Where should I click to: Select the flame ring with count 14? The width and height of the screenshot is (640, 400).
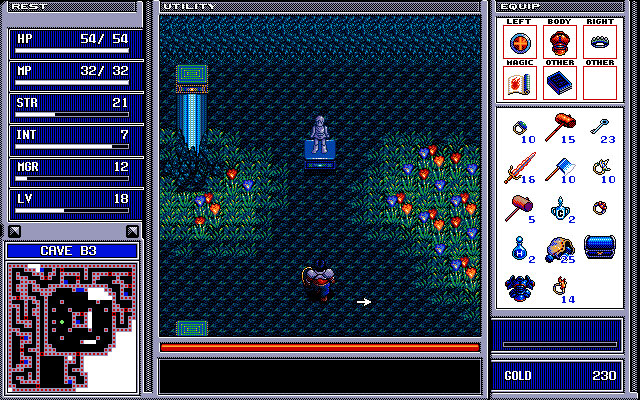[559, 285]
